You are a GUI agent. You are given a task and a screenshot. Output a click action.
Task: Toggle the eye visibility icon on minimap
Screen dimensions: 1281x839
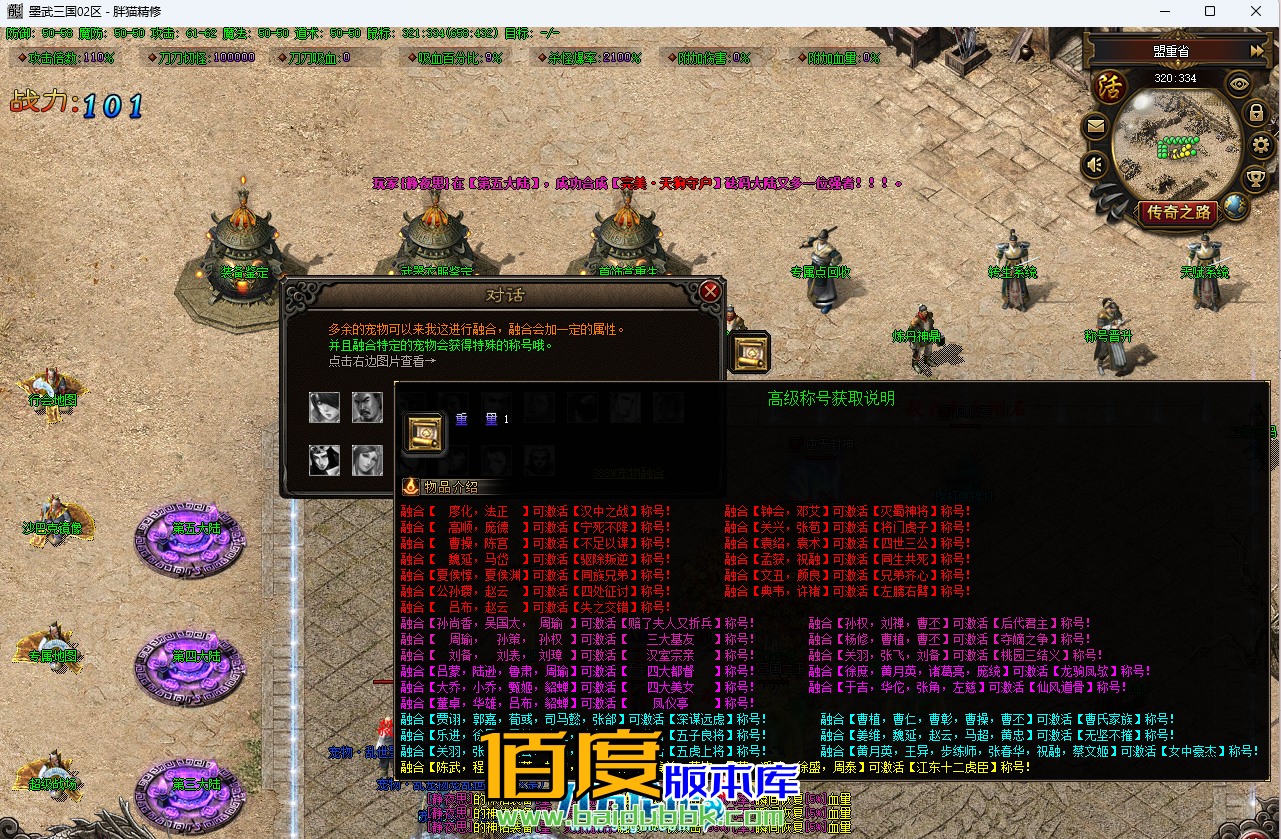(1238, 83)
